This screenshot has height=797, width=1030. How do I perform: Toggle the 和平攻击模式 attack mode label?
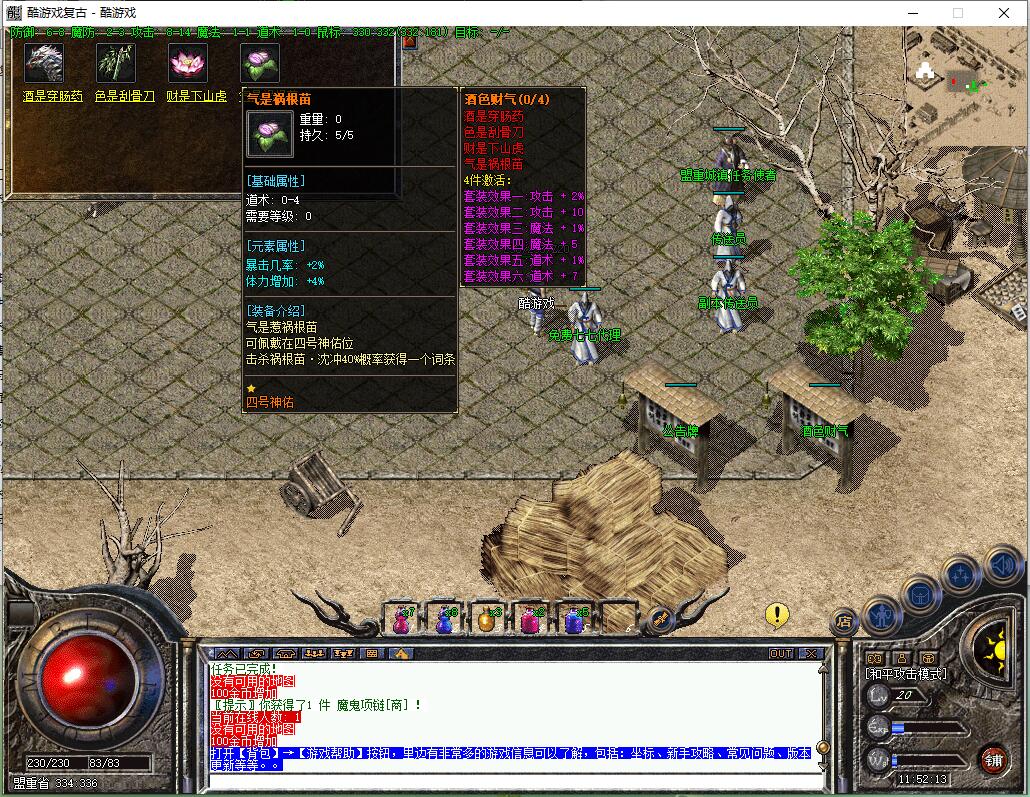pyautogui.click(x=905, y=674)
